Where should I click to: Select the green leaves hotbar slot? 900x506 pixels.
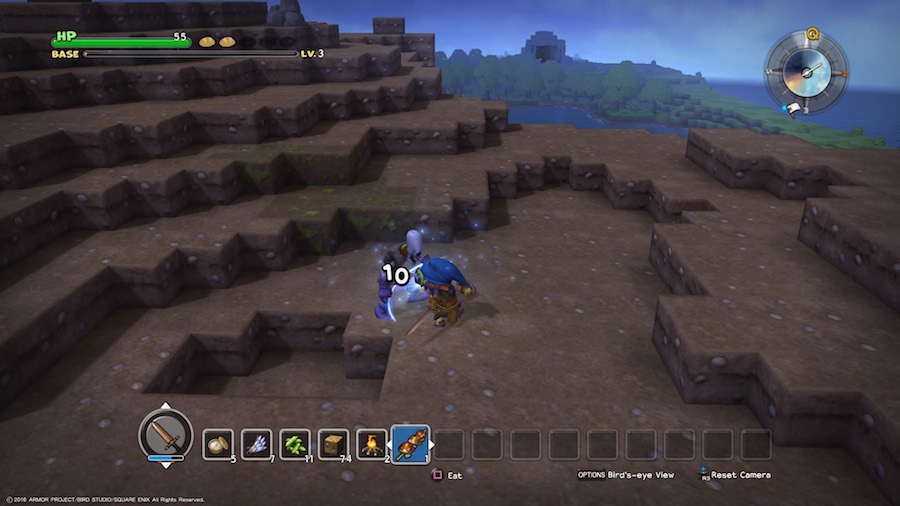click(x=295, y=444)
